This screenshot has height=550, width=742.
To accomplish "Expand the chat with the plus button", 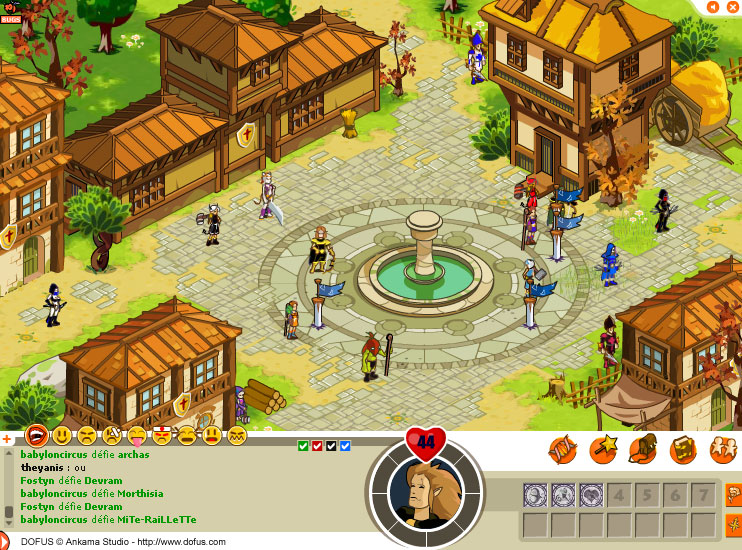I will 7,438.
